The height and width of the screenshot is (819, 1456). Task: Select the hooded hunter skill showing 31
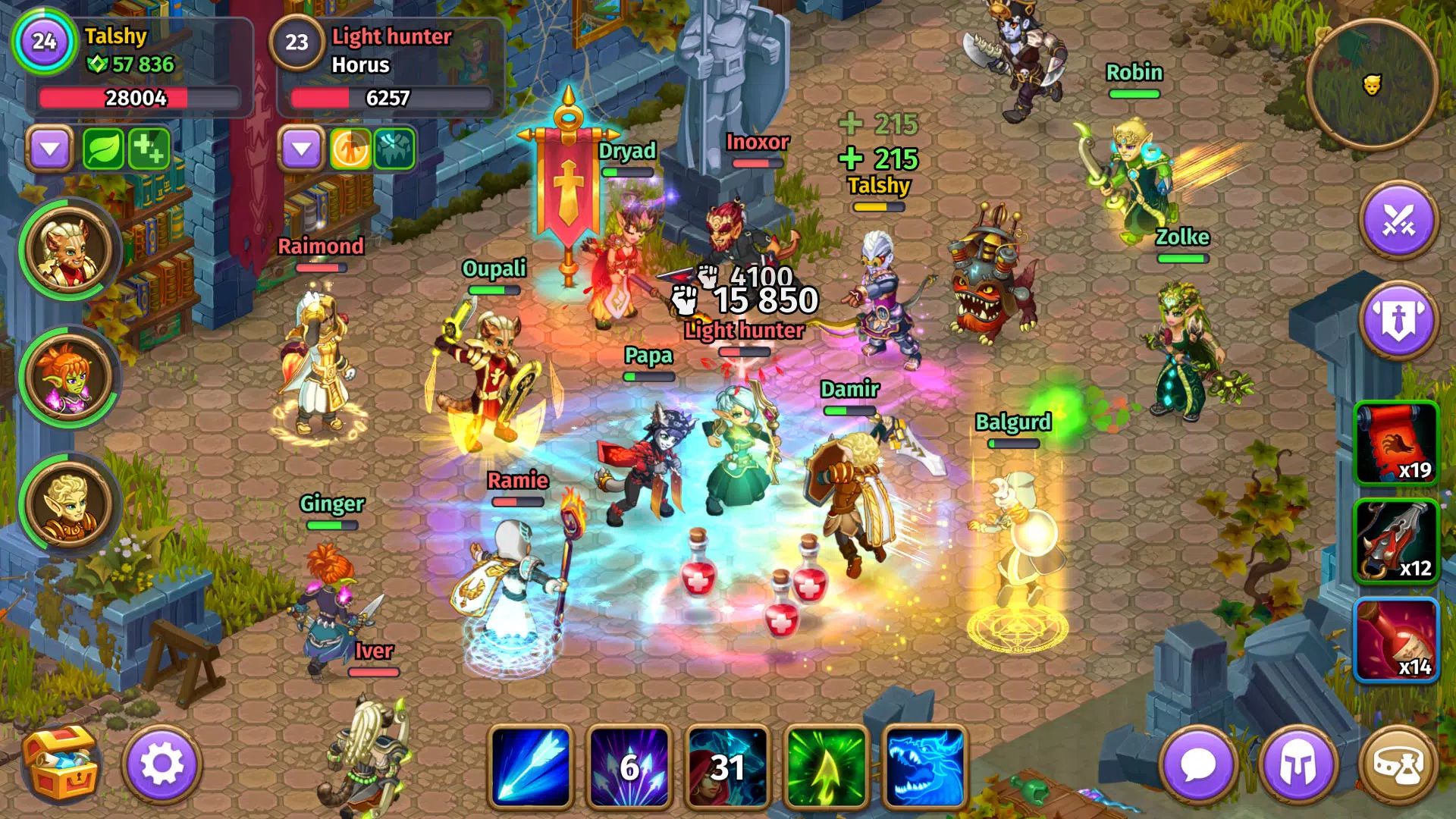click(x=726, y=766)
